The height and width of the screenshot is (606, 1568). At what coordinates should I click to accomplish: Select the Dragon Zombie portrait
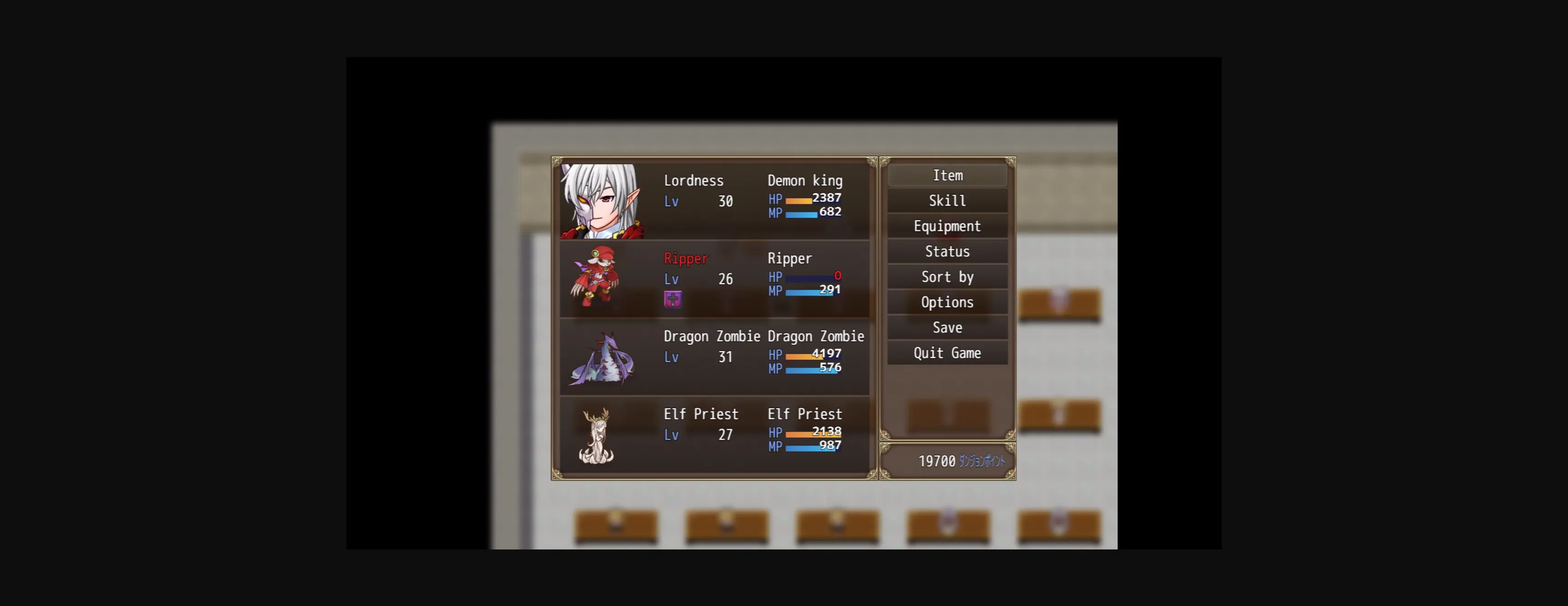tap(603, 359)
